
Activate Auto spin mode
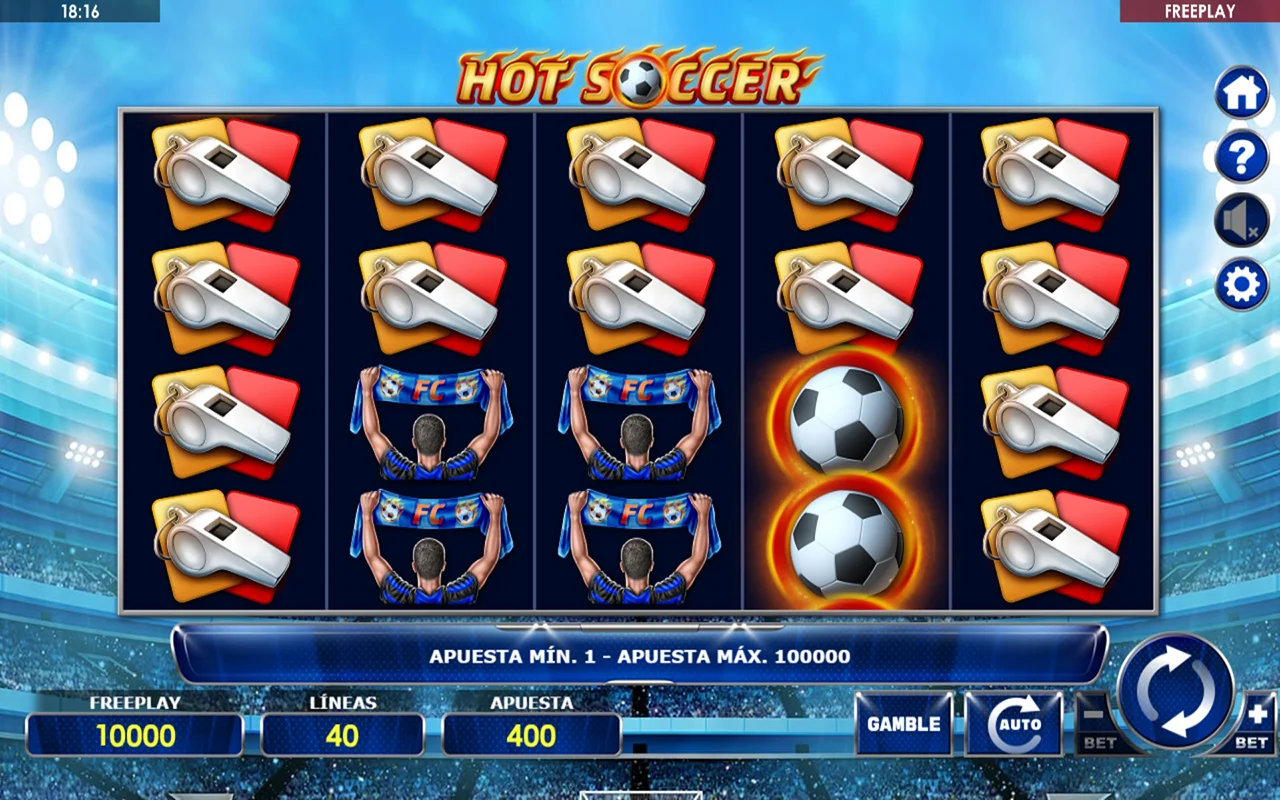pyautogui.click(x=1013, y=723)
